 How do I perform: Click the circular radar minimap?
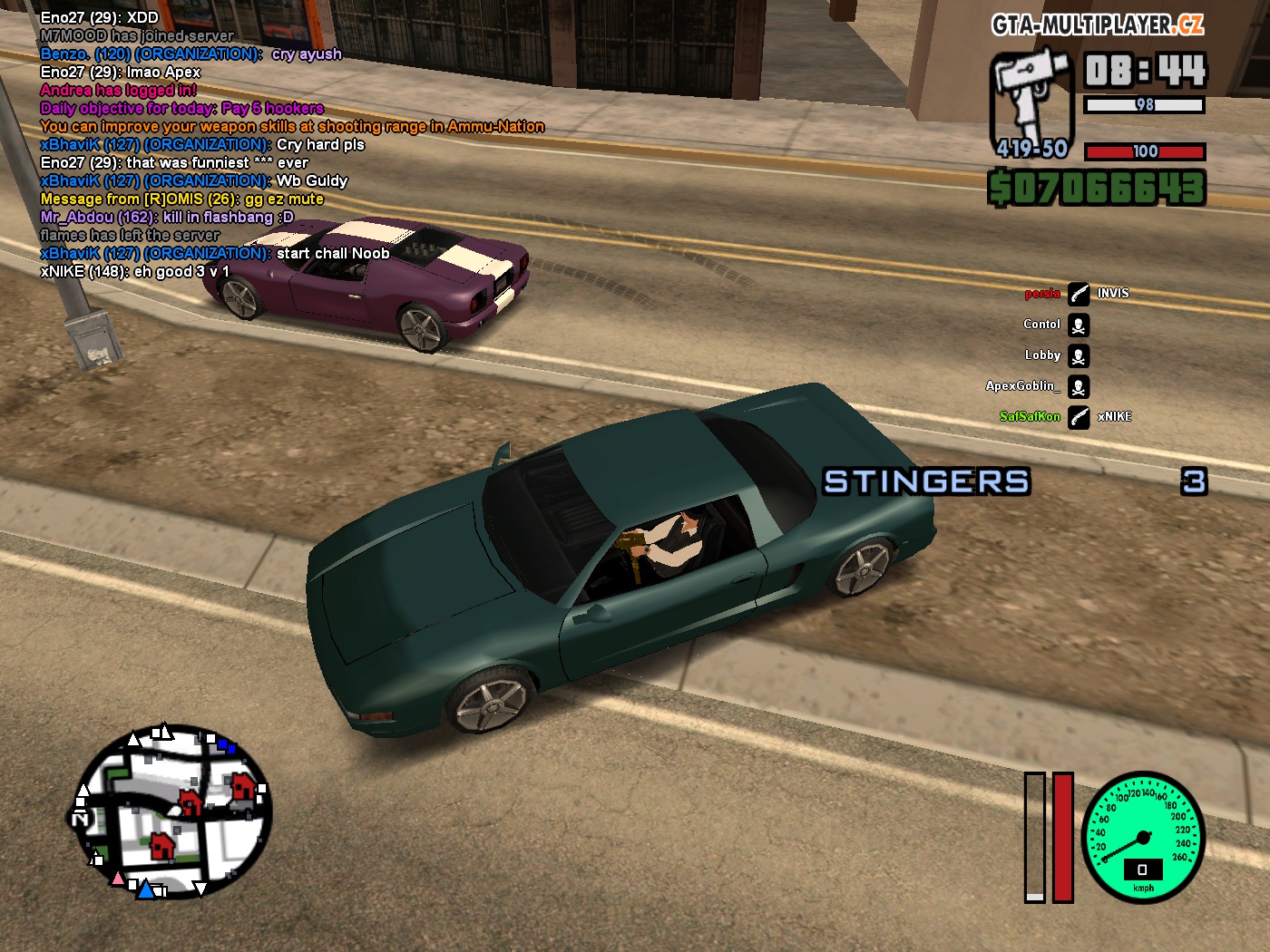coord(172,811)
